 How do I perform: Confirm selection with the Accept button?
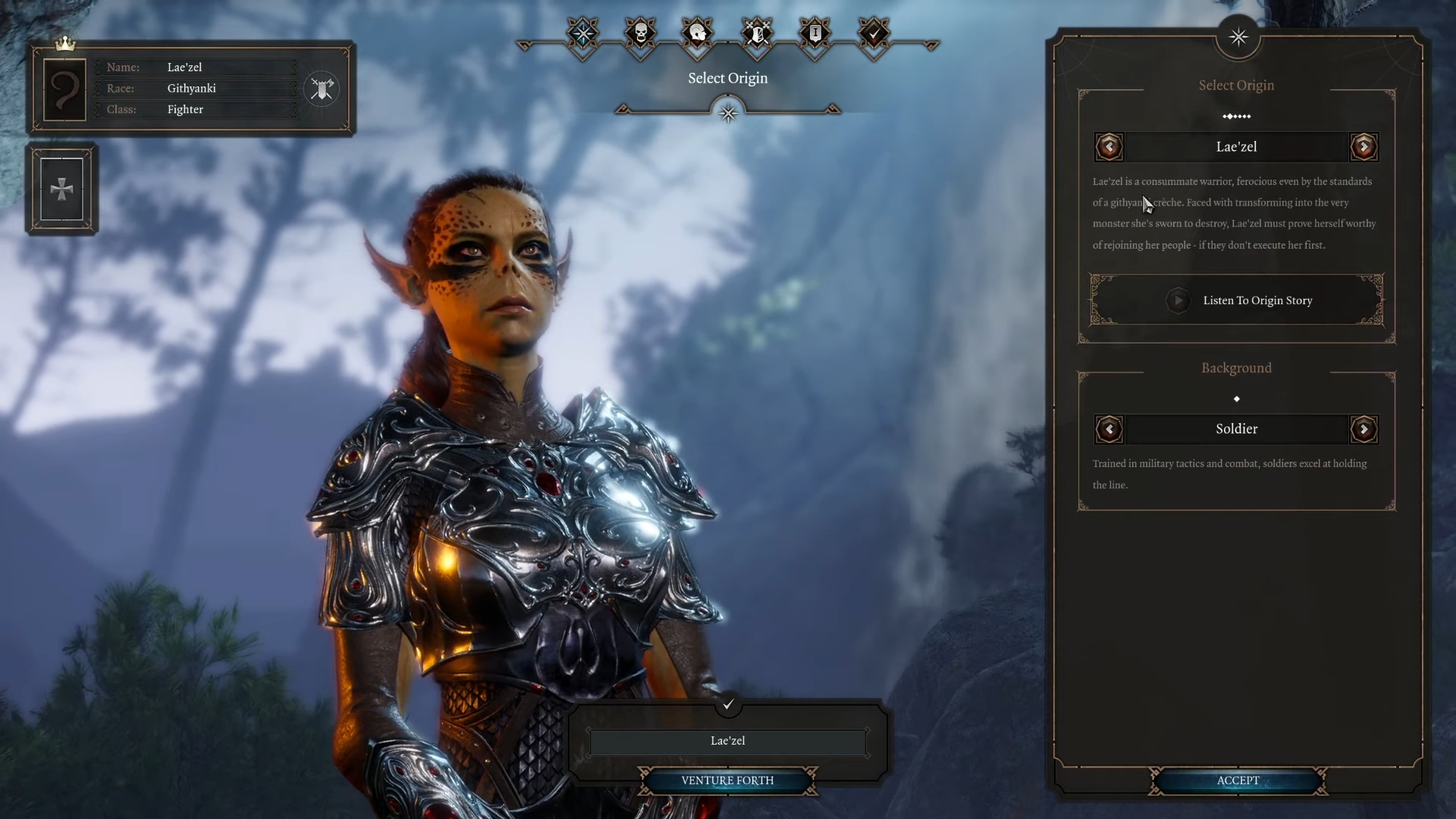(x=1238, y=780)
